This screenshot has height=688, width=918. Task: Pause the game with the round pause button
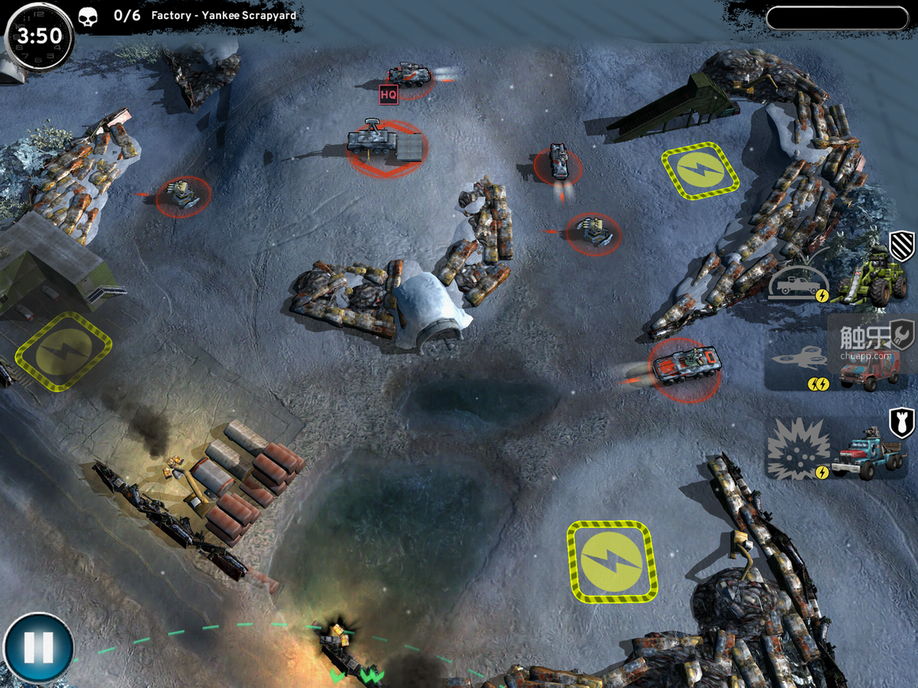click(38, 648)
